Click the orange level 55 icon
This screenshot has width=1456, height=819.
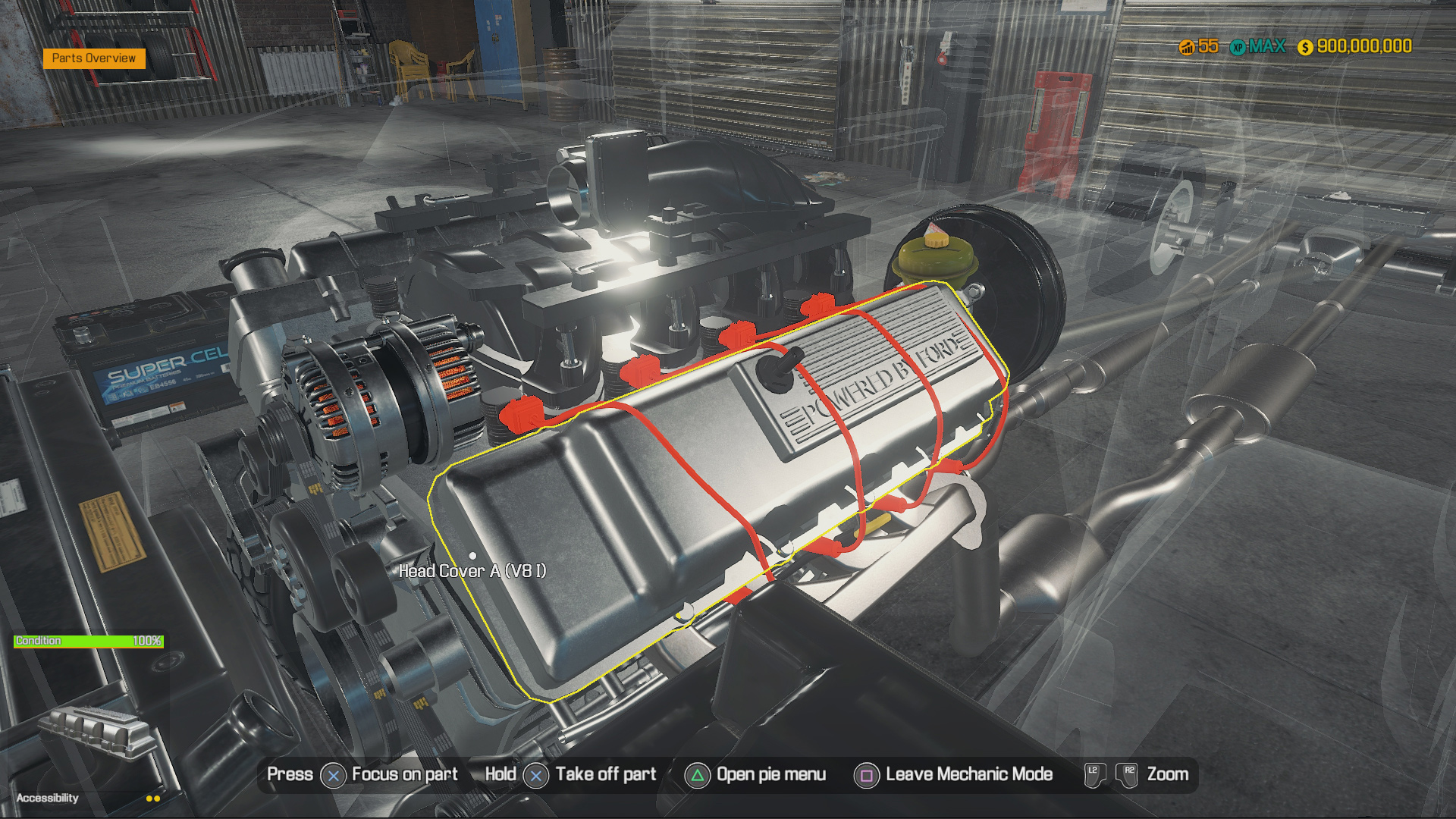(1188, 46)
